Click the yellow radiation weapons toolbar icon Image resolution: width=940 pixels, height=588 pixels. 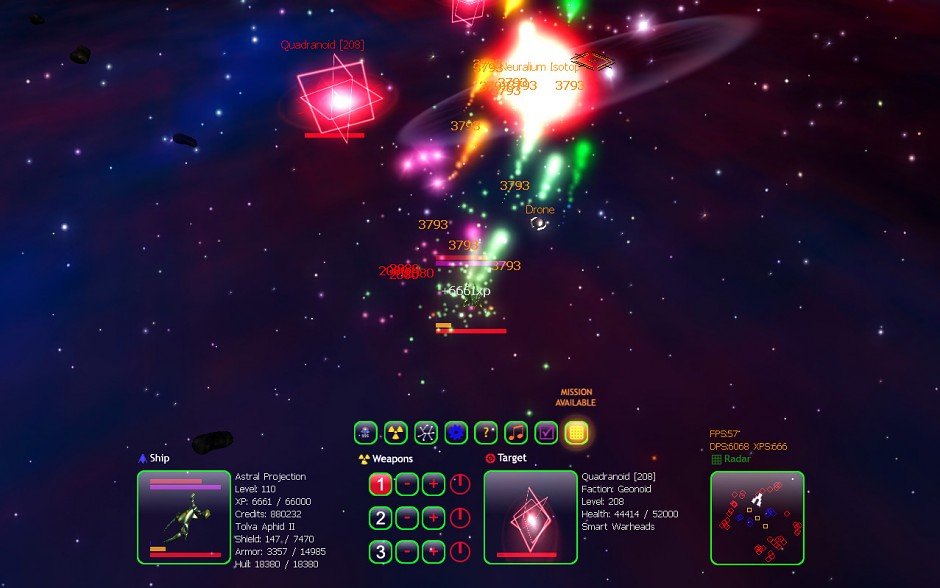pyautogui.click(x=396, y=433)
